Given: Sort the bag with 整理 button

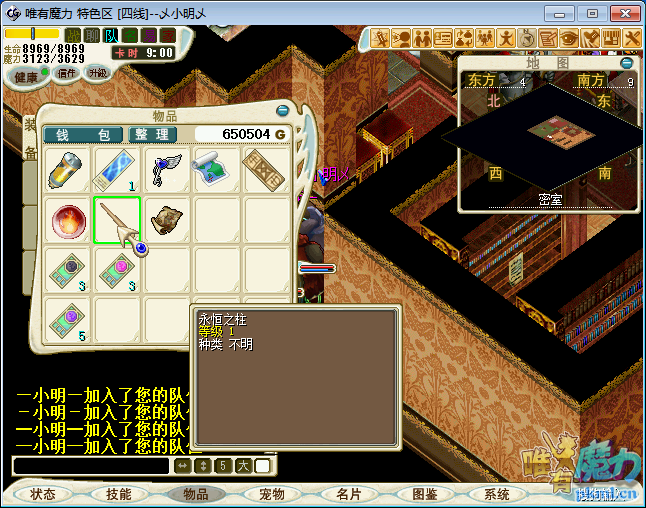Looking at the screenshot, I should pos(152,134).
